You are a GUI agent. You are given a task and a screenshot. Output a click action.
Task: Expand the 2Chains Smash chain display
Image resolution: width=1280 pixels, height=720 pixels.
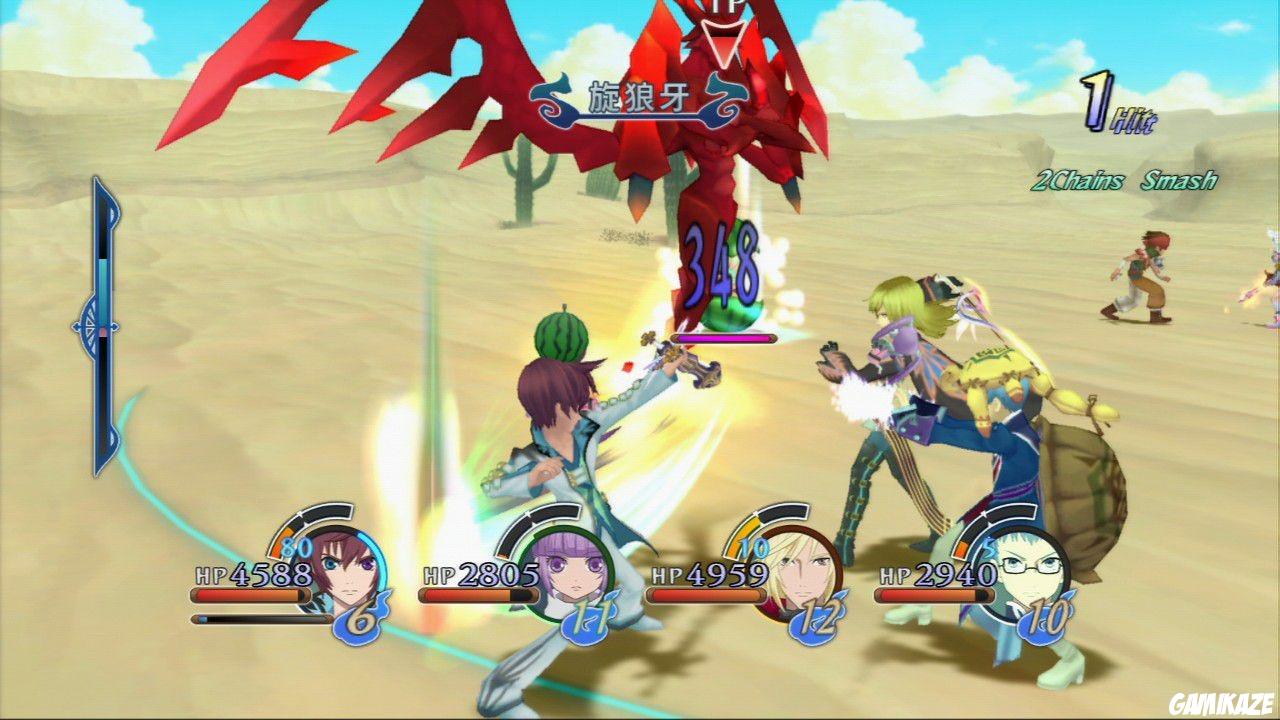coord(1125,181)
